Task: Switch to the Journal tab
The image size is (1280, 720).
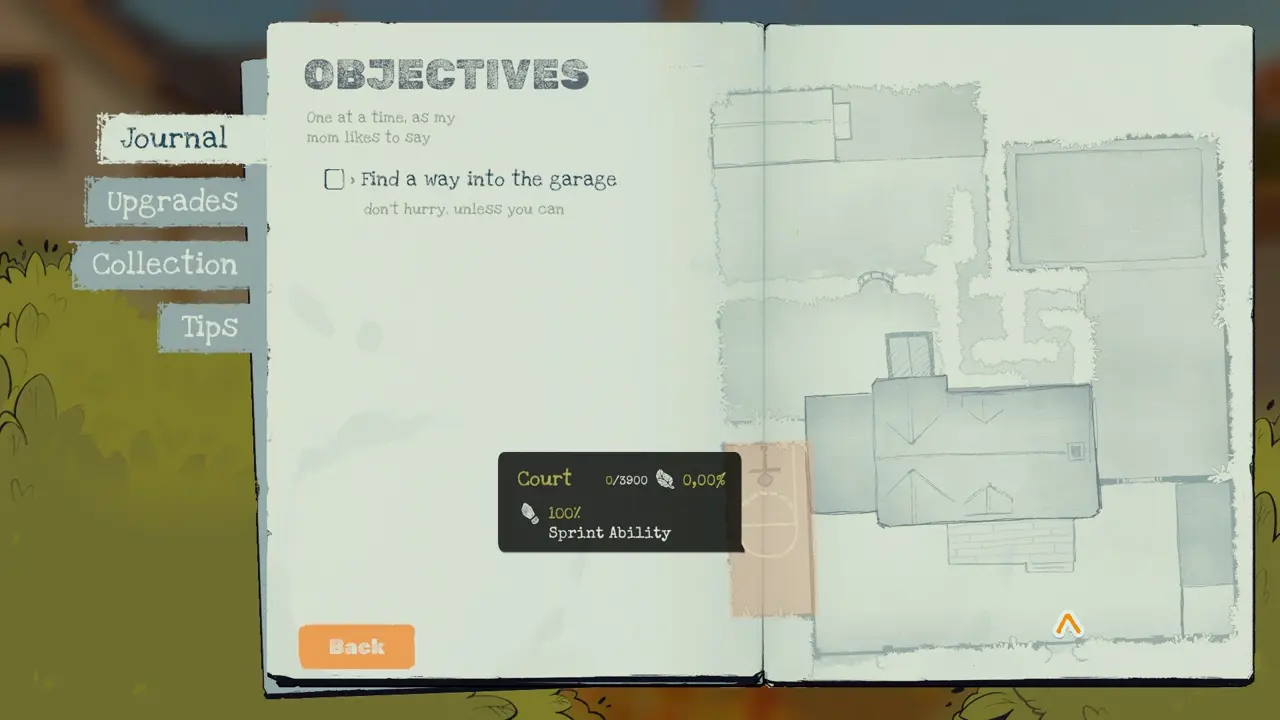Action: 175,138
